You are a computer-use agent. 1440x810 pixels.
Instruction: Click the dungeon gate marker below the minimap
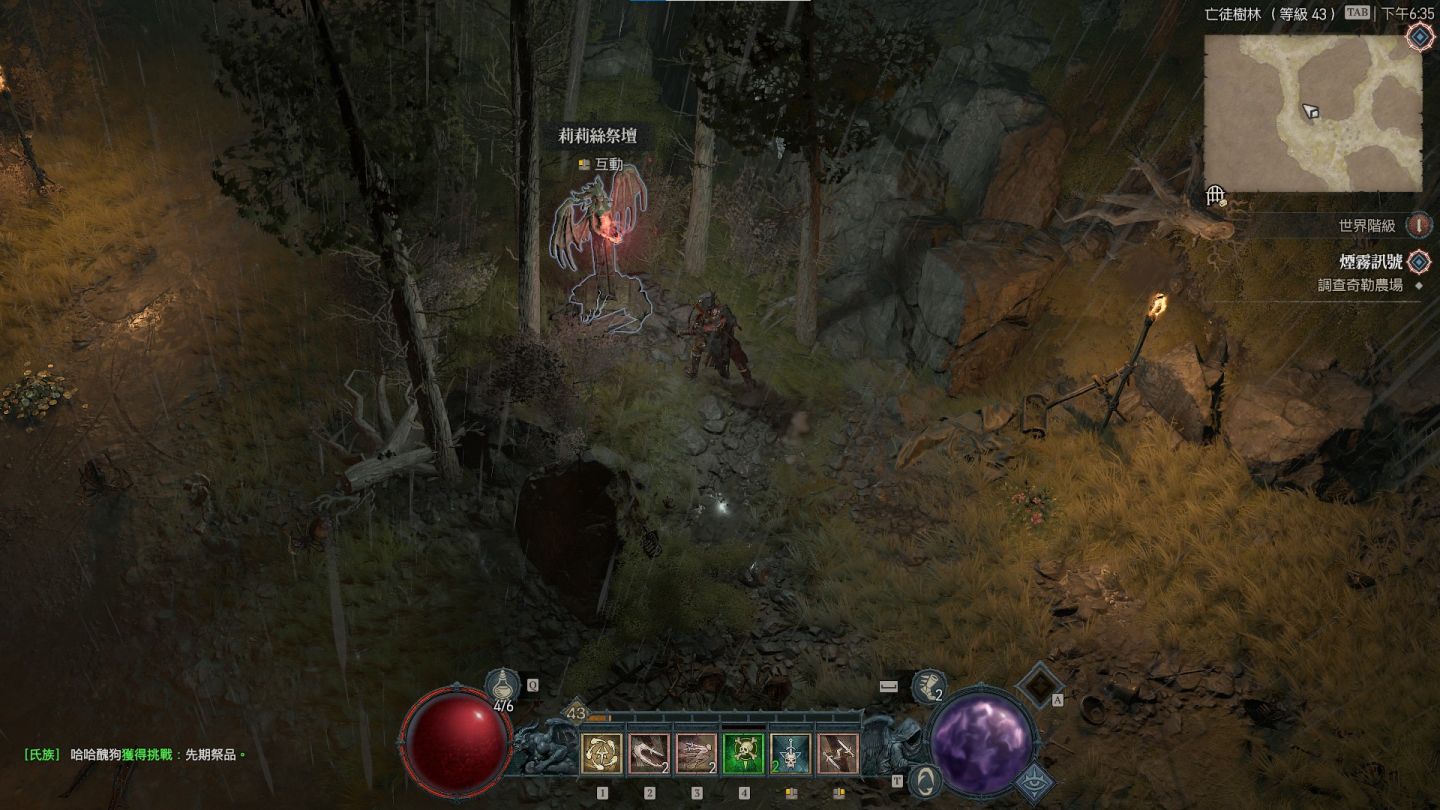1216,196
